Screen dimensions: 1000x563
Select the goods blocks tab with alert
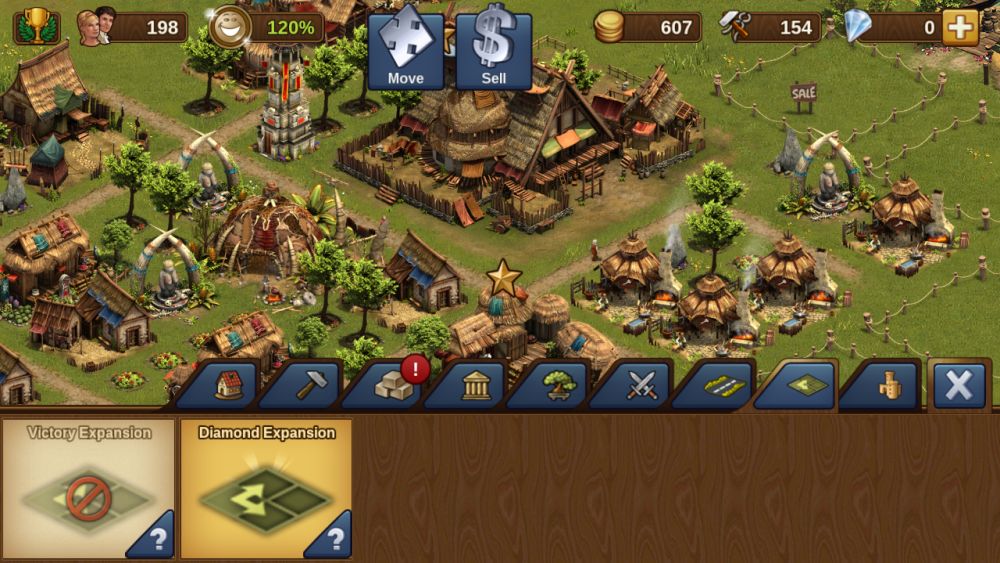click(392, 386)
